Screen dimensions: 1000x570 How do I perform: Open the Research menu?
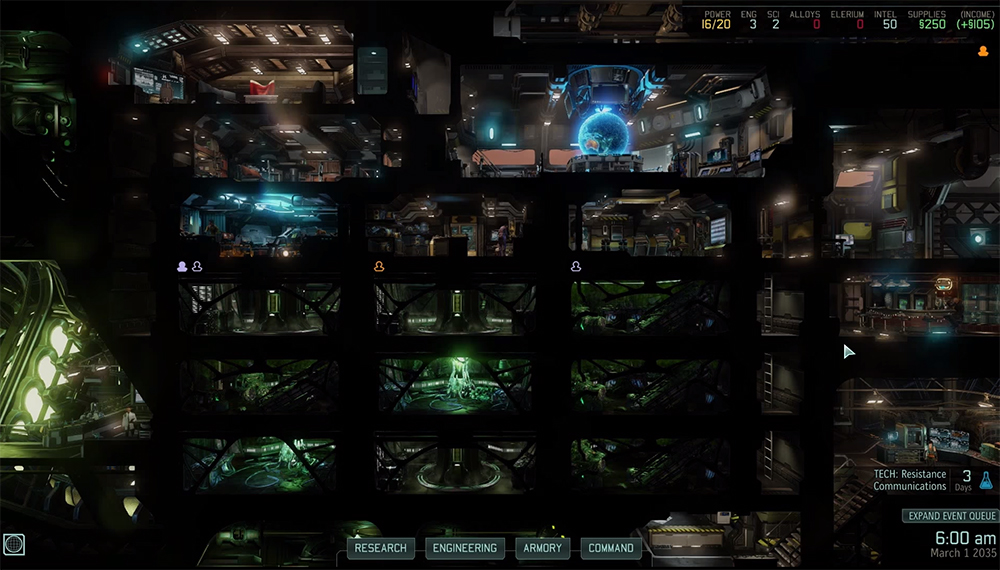(380, 548)
